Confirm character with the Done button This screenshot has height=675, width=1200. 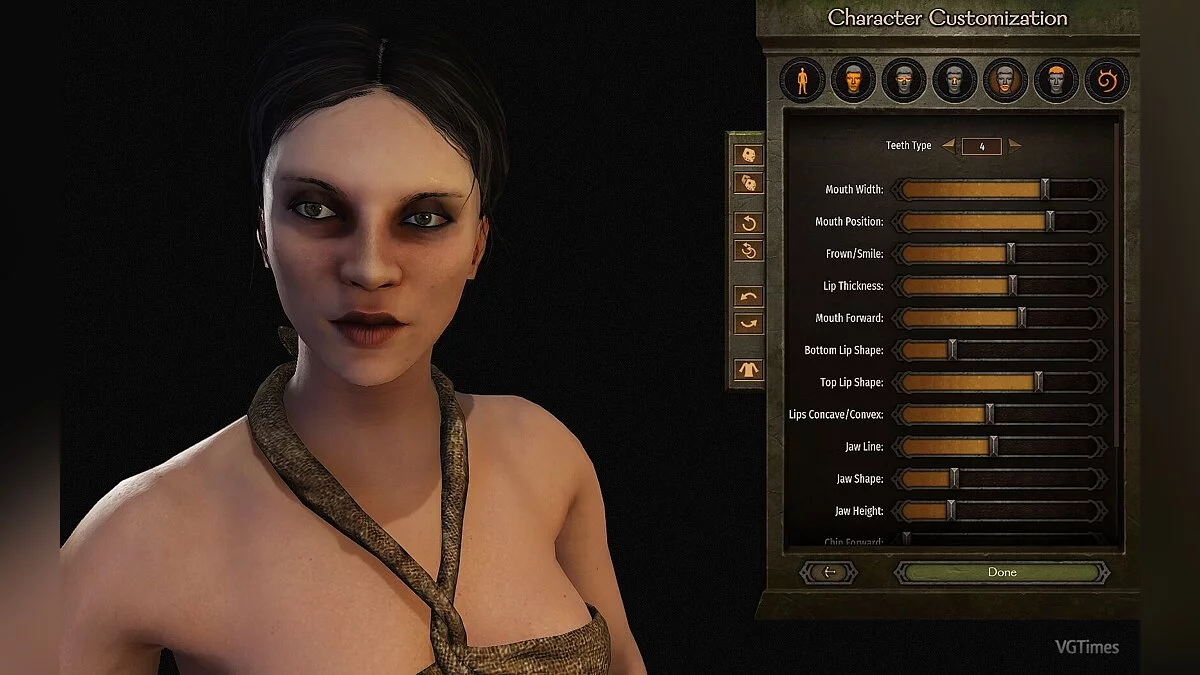click(x=1001, y=572)
